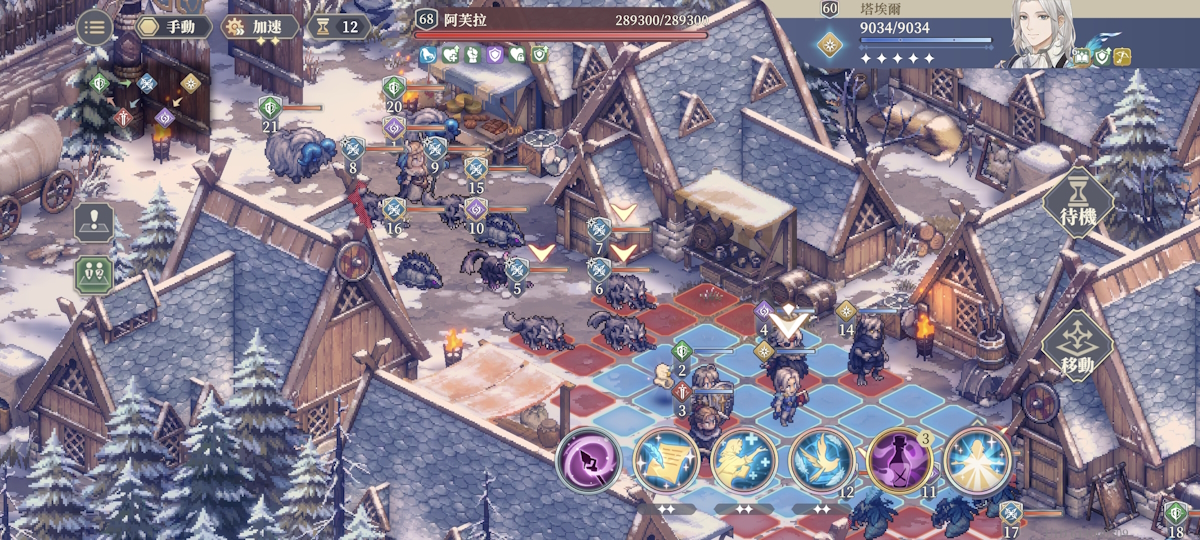The height and width of the screenshot is (540, 1200).
Task: Inspect the book trait icon beside portrait
Action: [x=1081, y=58]
